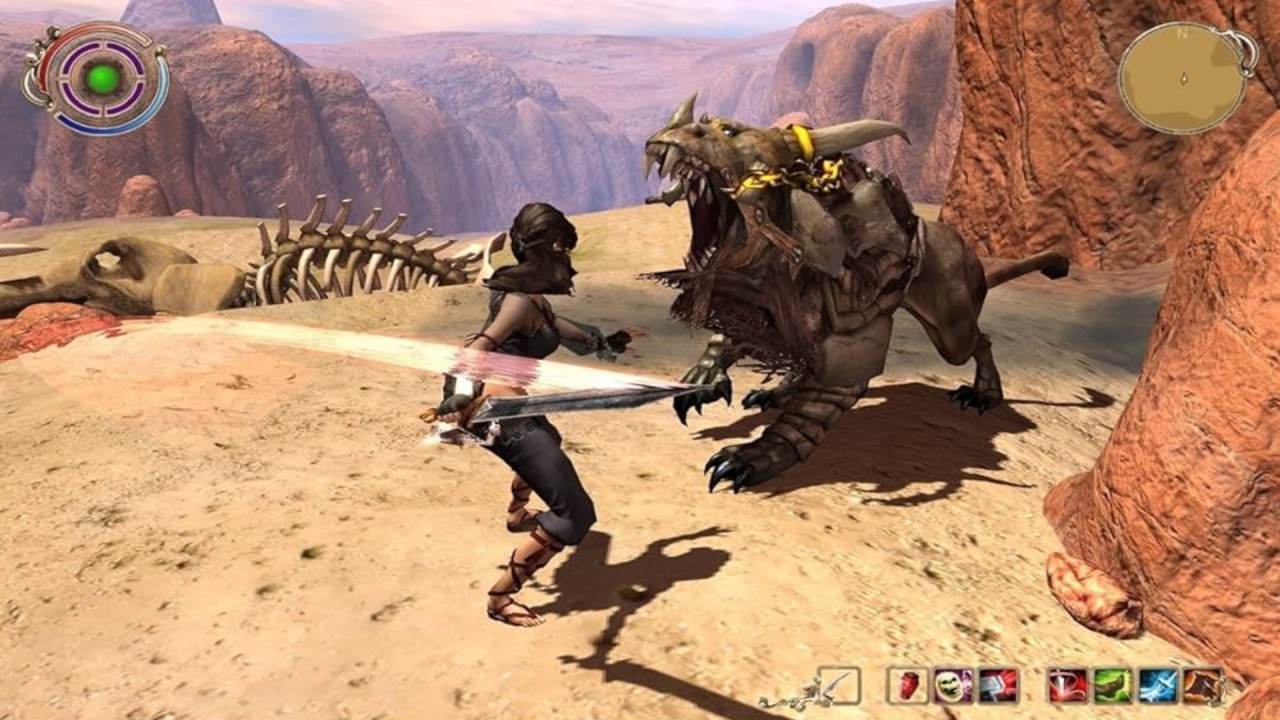
Task: Open the round compass minimap
Action: pyautogui.click(x=1184, y=78)
